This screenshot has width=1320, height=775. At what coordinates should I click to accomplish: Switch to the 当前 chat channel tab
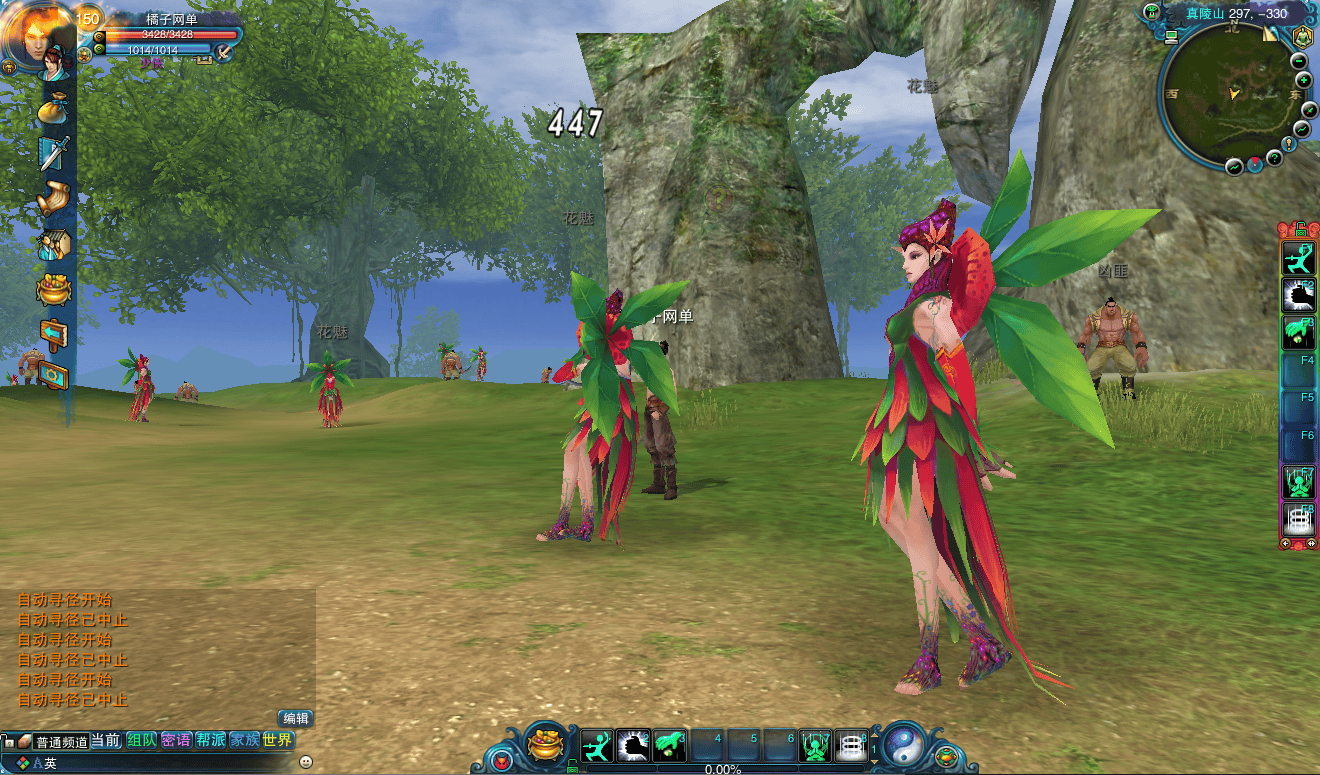coord(106,741)
